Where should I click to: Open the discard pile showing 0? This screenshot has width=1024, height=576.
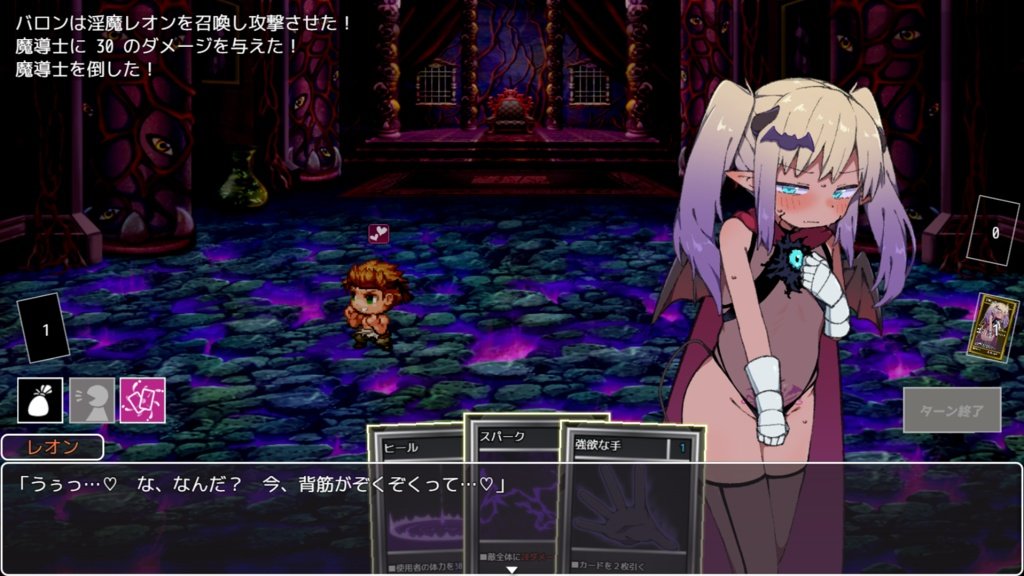[995, 233]
